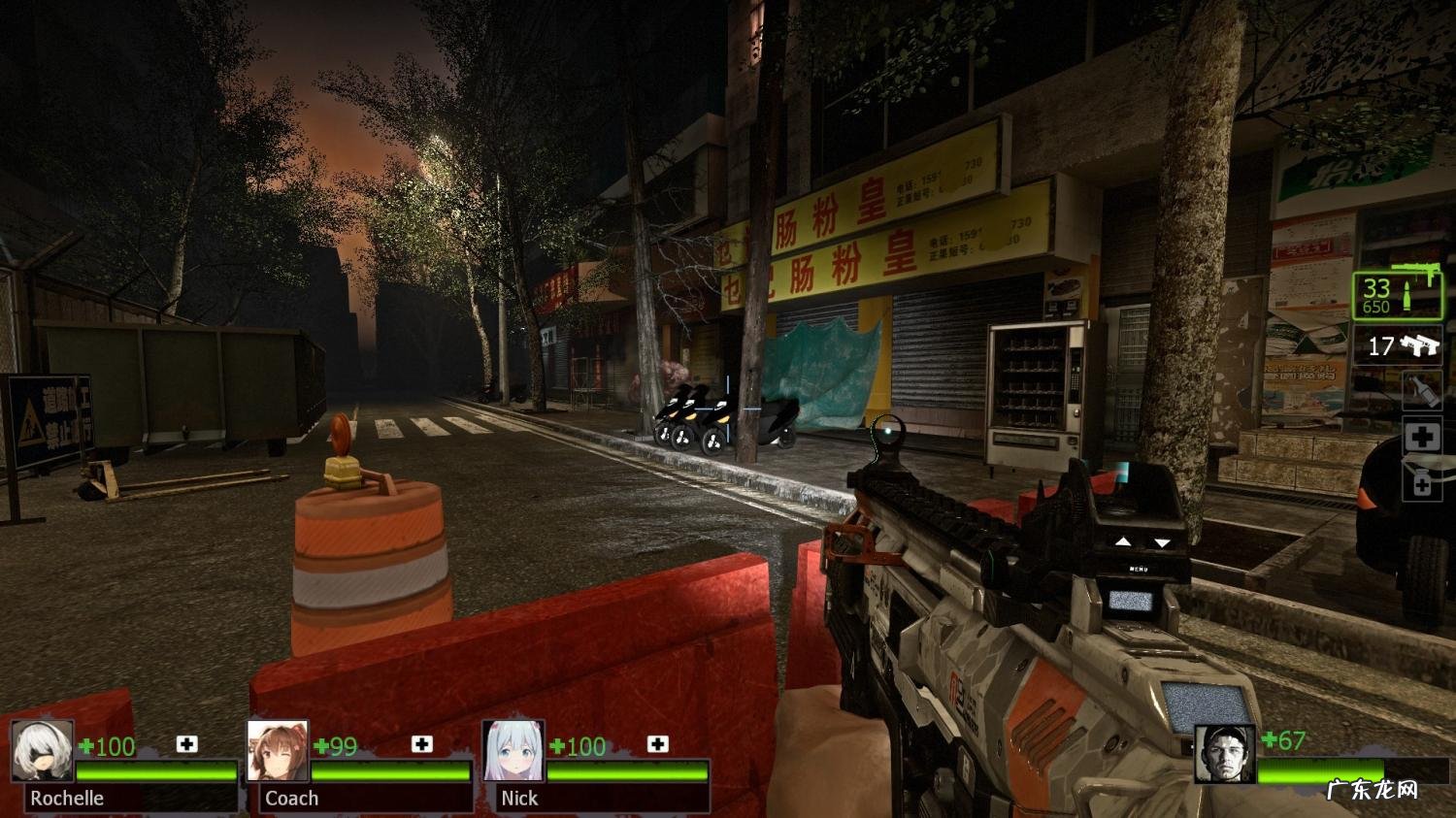1456x818 pixels.
Task: Click Coach's teammate portrait
Action: tap(278, 750)
